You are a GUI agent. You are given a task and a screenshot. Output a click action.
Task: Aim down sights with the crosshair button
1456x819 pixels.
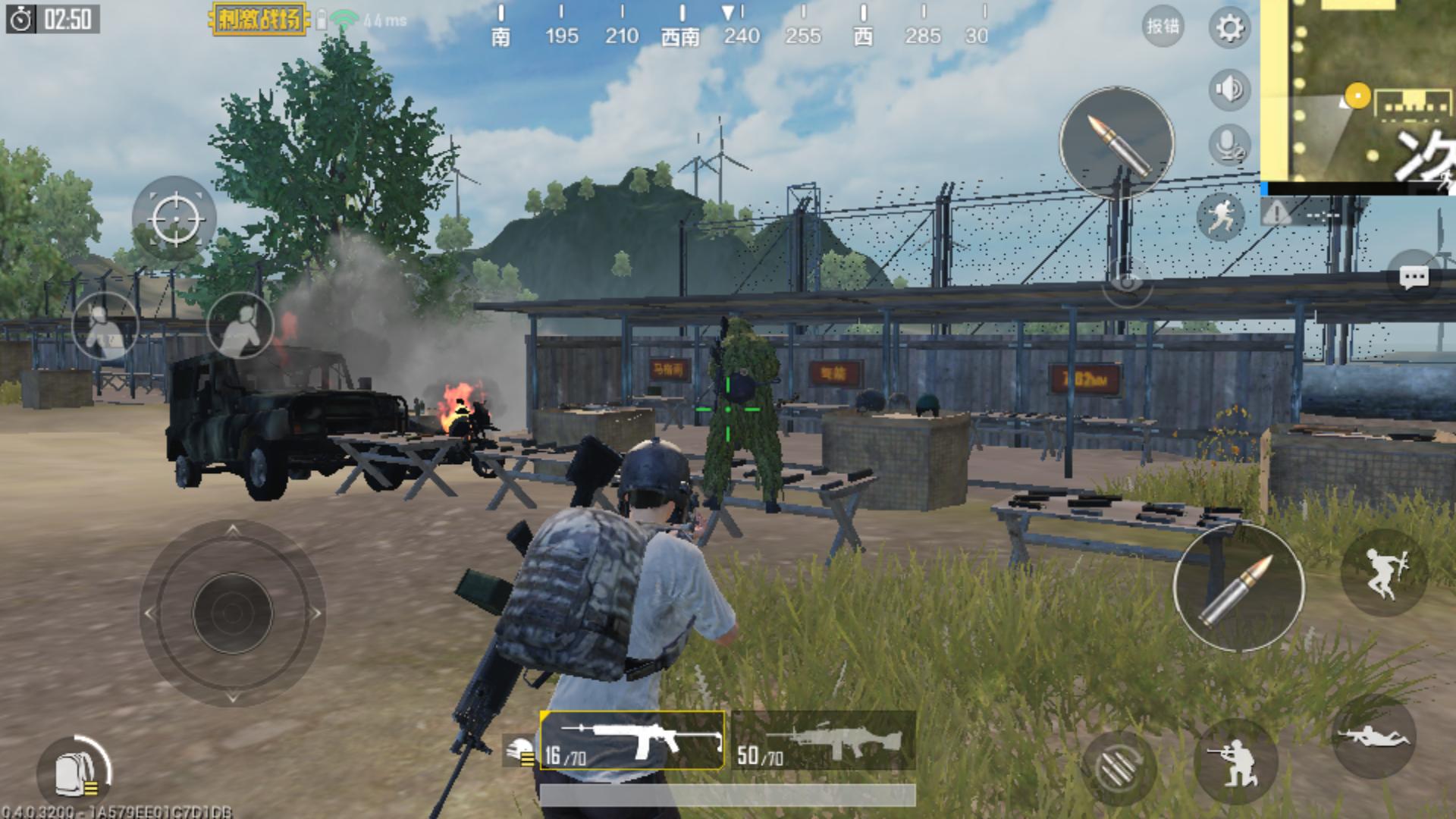pos(174,218)
